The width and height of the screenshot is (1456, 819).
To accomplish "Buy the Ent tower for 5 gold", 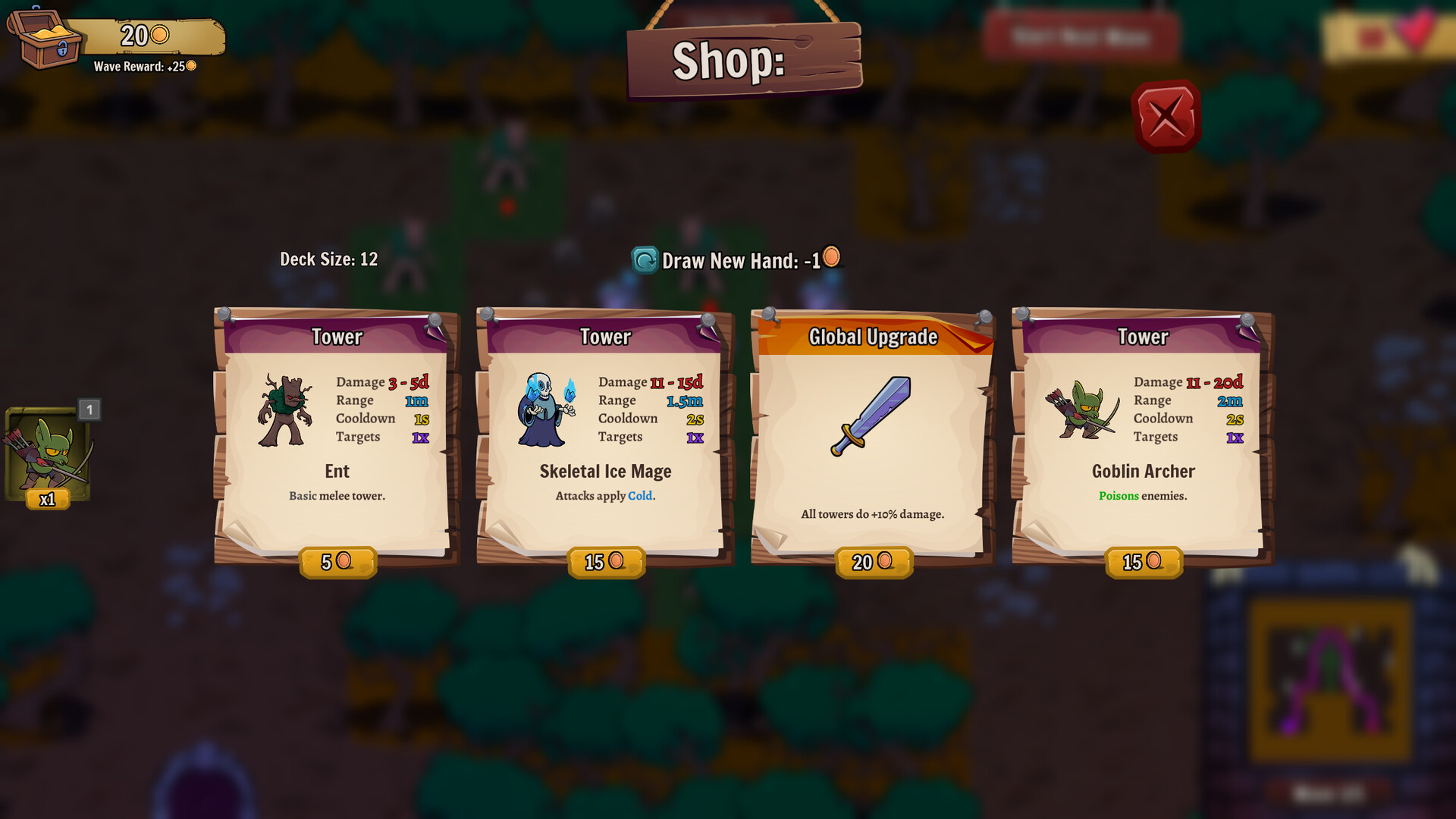I will (337, 562).
